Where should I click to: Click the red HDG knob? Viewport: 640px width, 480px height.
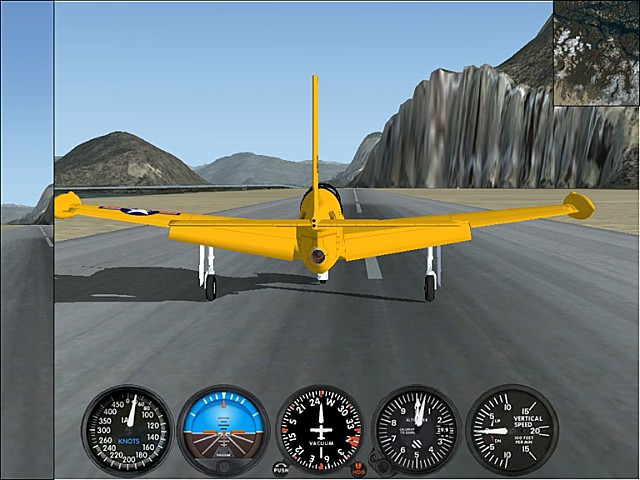click(x=359, y=468)
